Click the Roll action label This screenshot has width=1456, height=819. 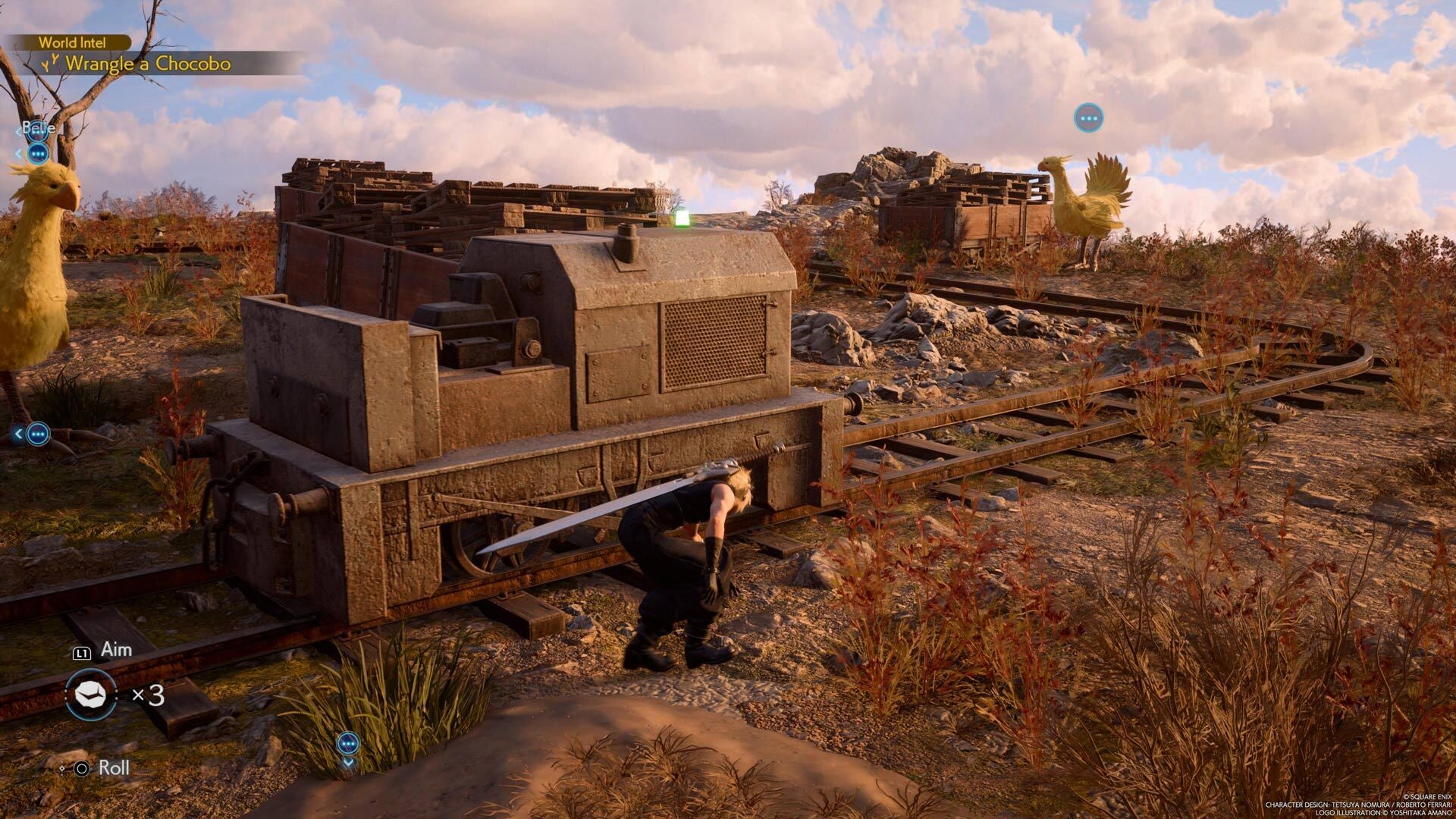point(115,767)
